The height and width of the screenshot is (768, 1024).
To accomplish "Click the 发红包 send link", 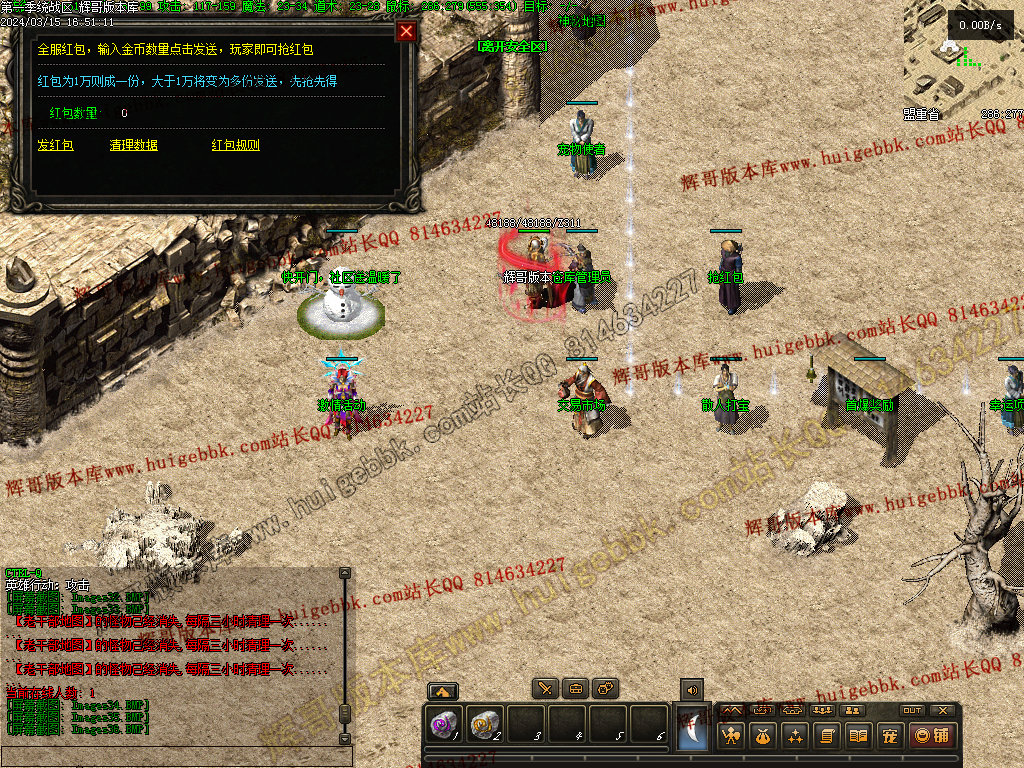I will (x=55, y=145).
